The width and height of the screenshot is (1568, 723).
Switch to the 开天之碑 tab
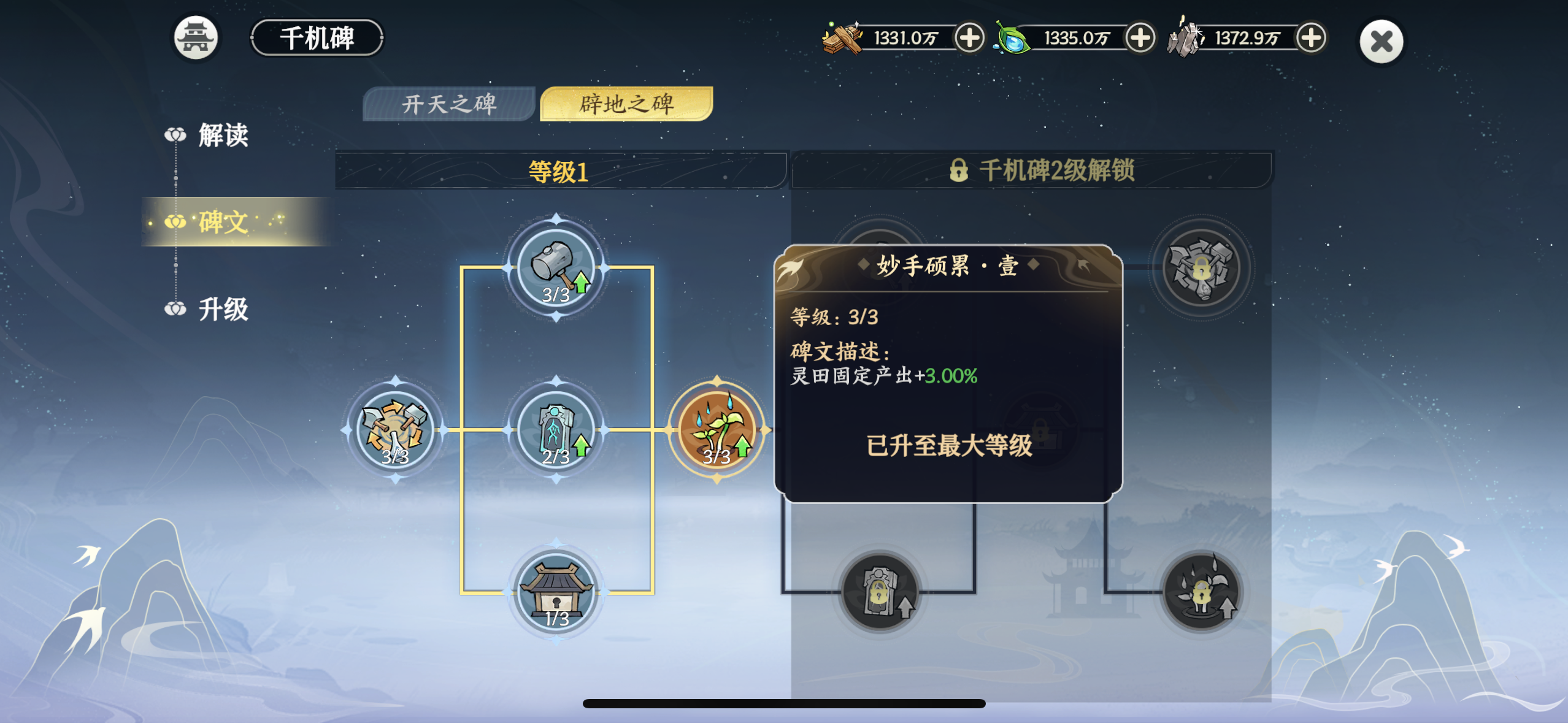click(x=449, y=104)
